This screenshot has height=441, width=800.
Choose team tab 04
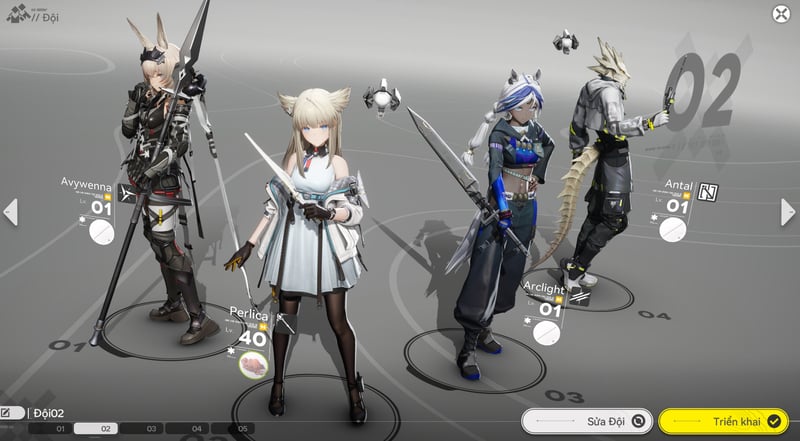[x=197, y=429]
